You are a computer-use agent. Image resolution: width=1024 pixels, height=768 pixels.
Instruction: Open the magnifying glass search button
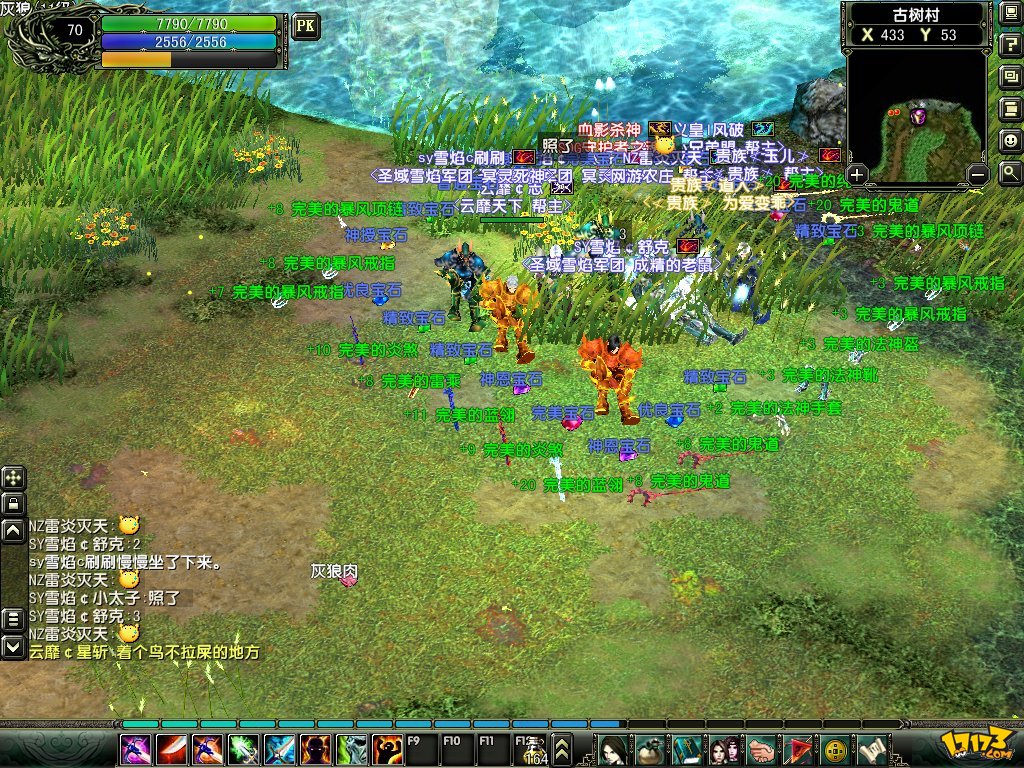(x=1010, y=172)
